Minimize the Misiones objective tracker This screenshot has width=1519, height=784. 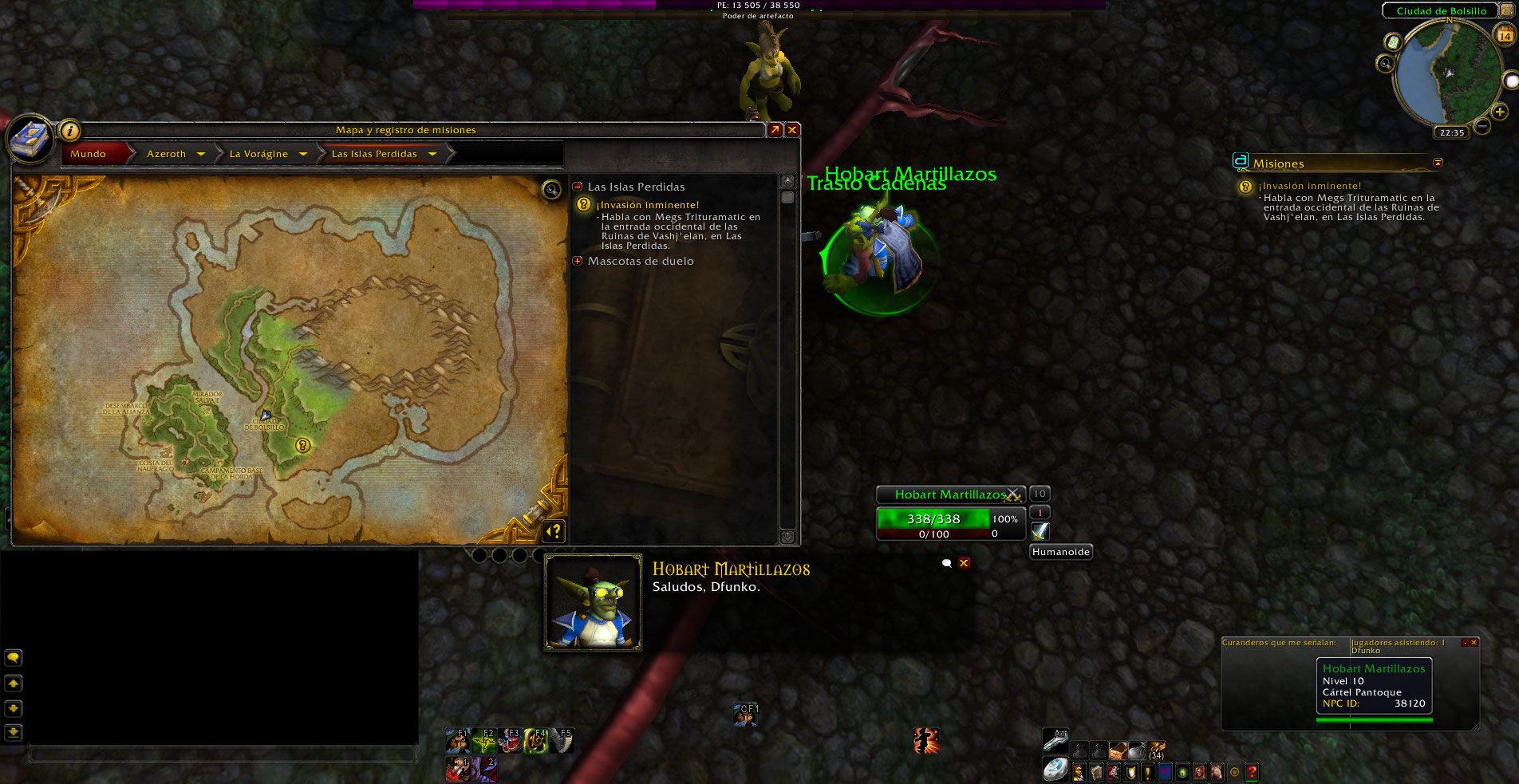tap(1438, 163)
